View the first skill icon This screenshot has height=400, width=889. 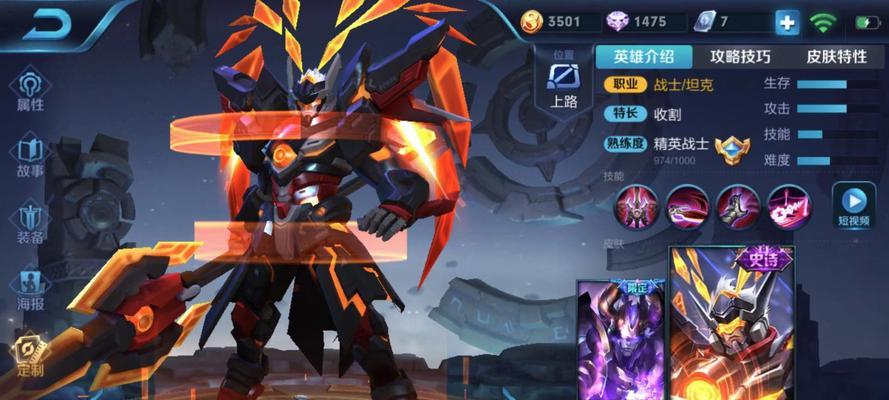click(x=636, y=206)
